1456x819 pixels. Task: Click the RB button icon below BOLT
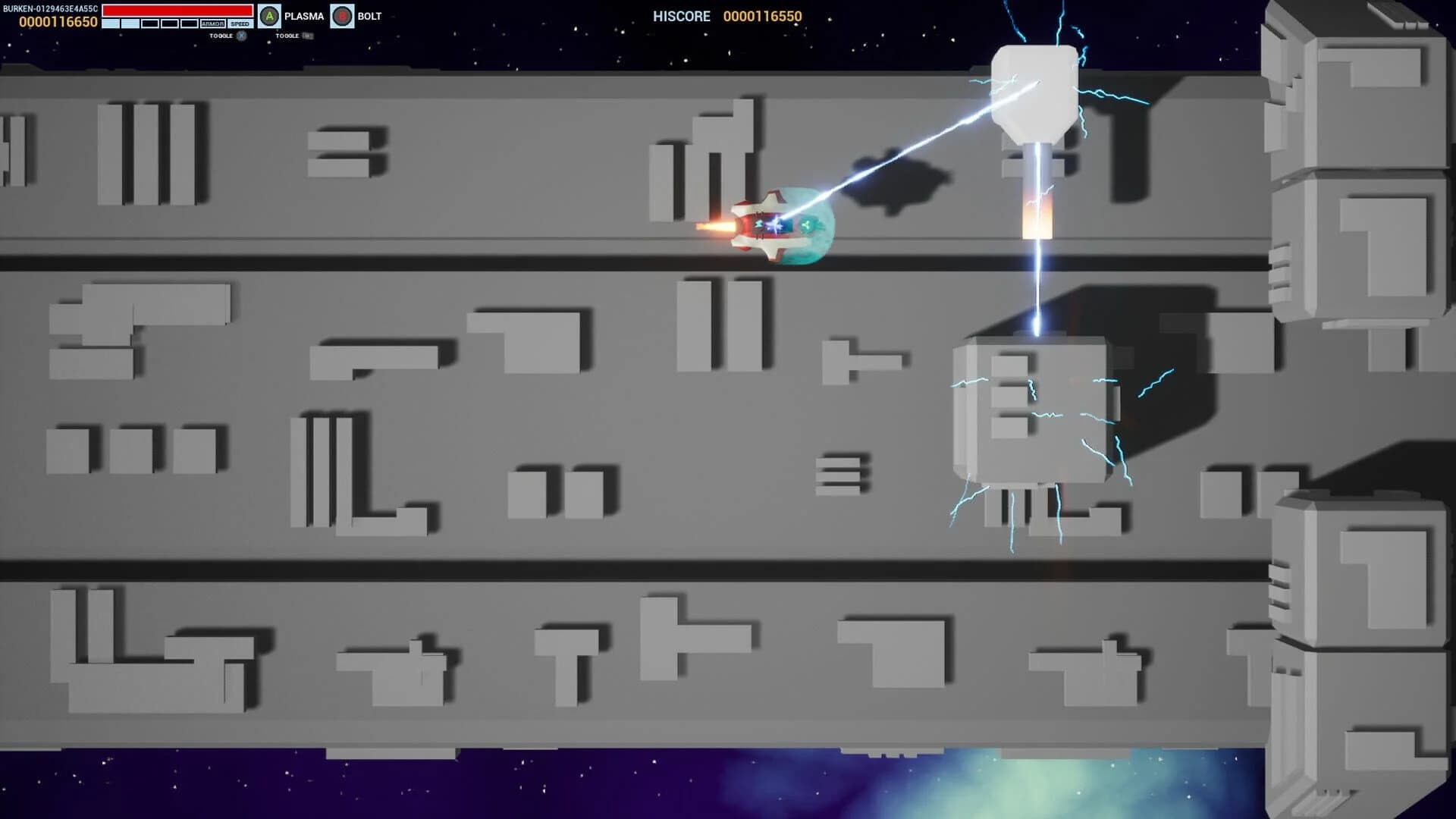pyautogui.click(x=306, y=36)
